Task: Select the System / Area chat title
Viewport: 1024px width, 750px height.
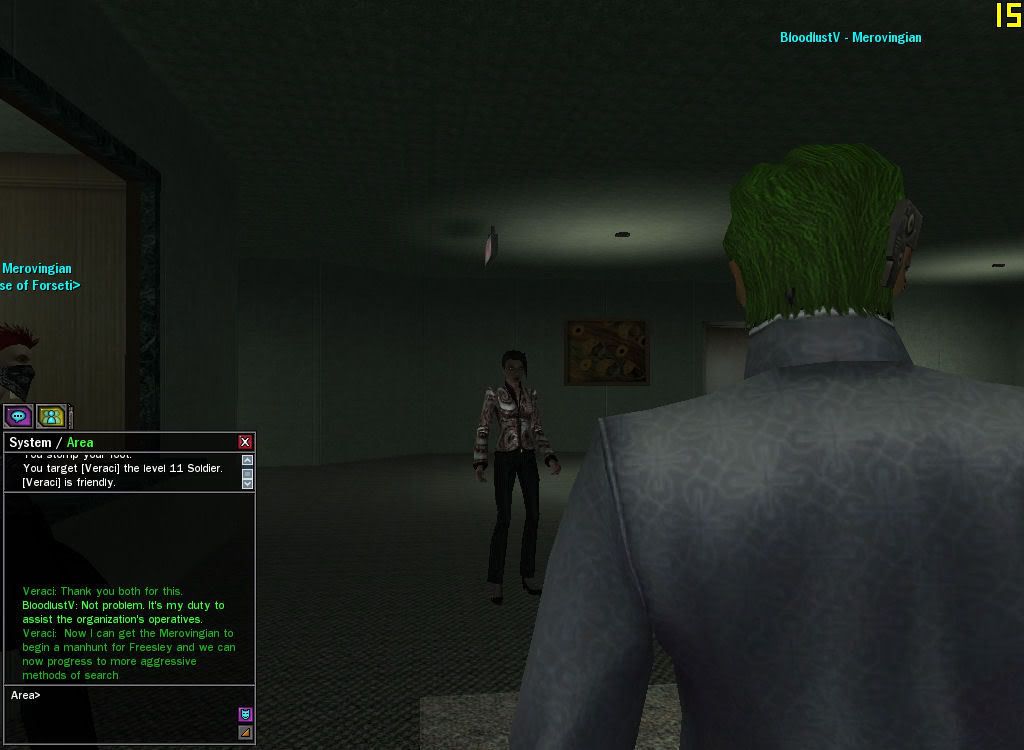Action: 51,442
